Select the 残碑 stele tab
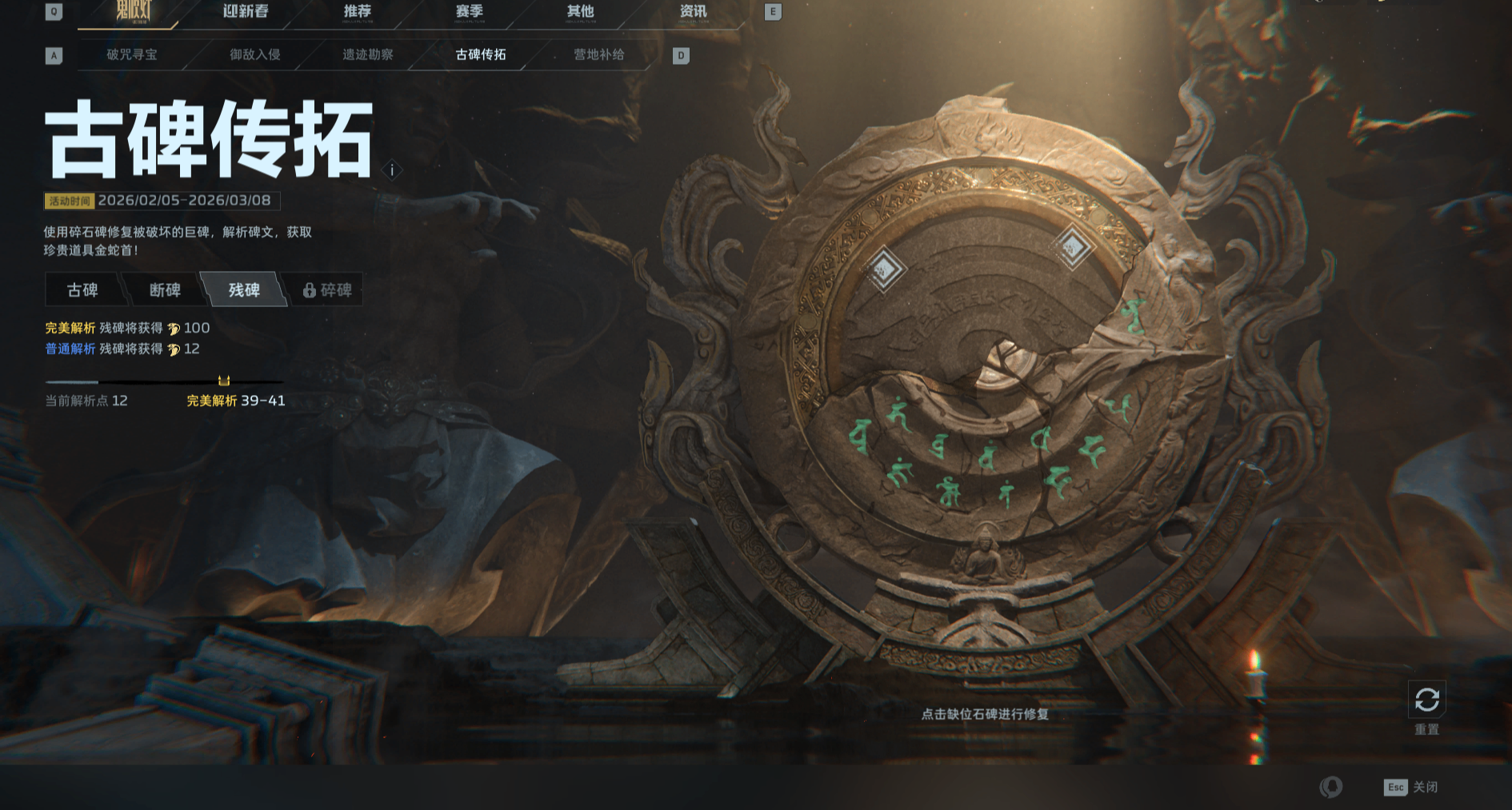Screen dimensions: 1512x810 [x=244, y=289]
